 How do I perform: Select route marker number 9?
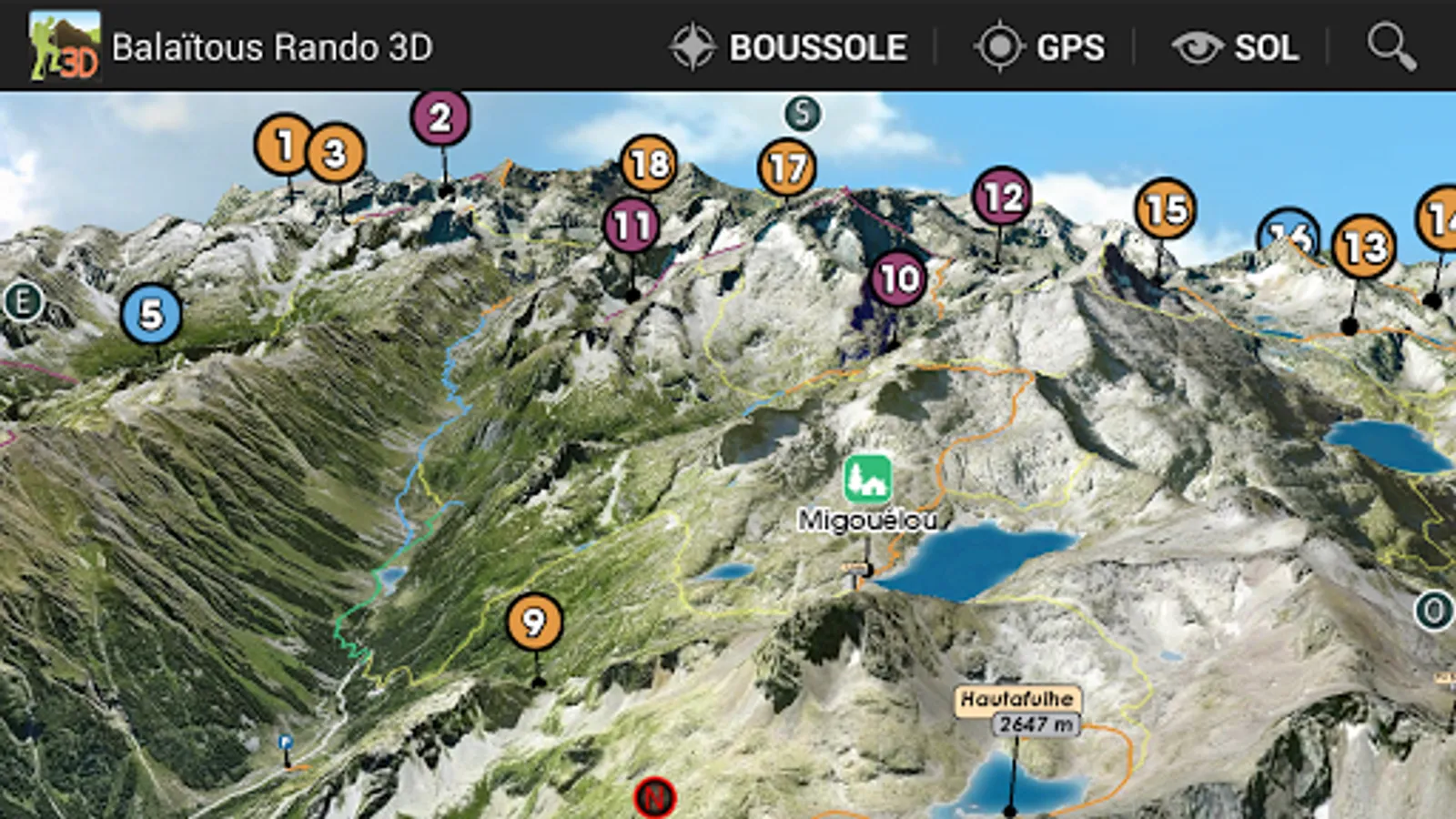[534, 622]
